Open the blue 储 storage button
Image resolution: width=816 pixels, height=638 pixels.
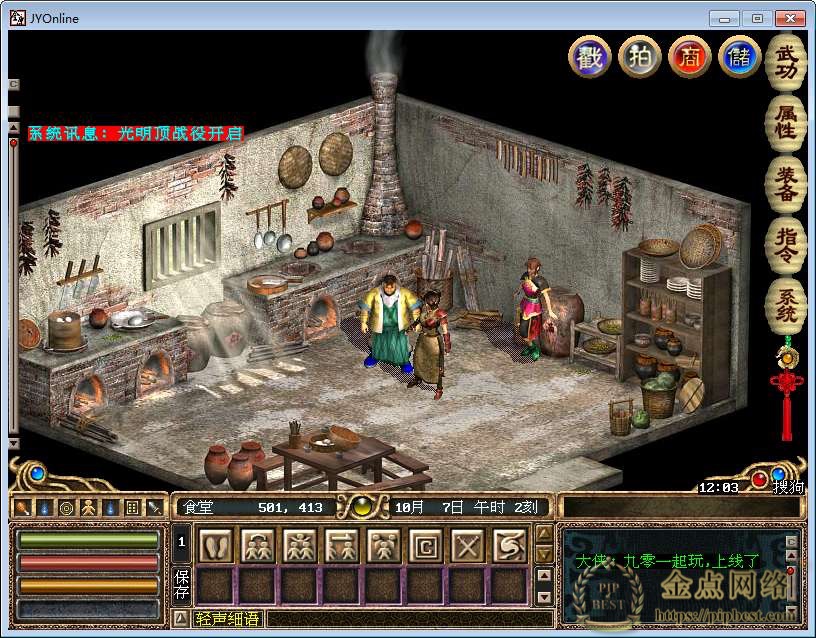(739, 56)
